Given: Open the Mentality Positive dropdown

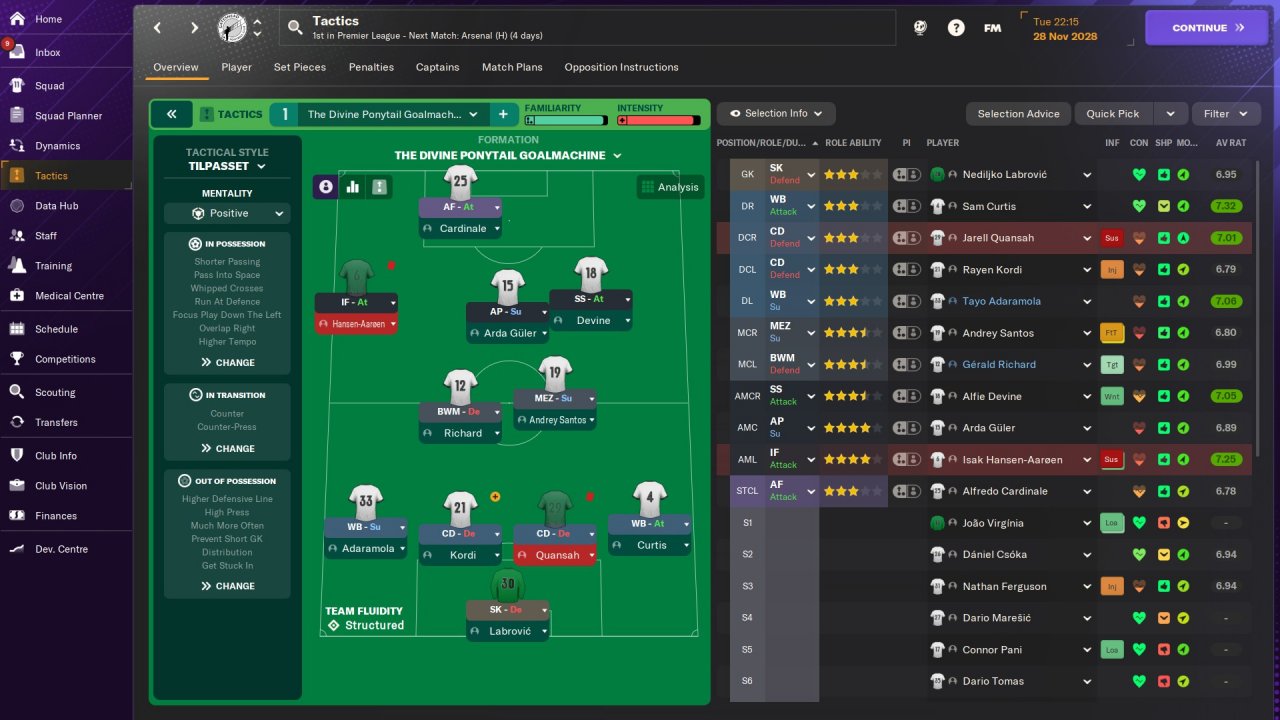Looking at the screenshot, I should (227, 213).
